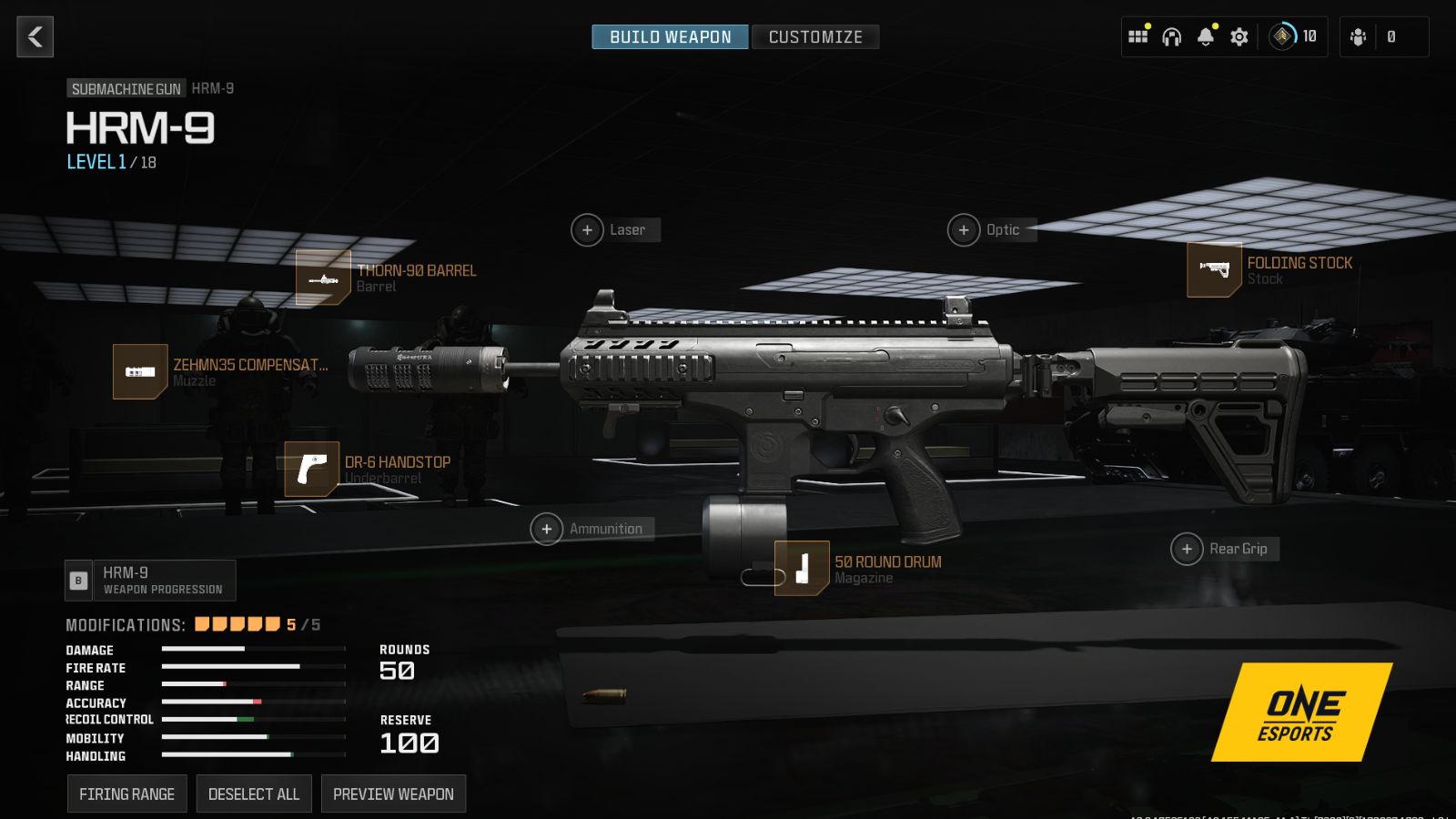This screenshot has height=819, width=1456.
Task: Click the headphones channels icon
Action: pos(1171,36)
